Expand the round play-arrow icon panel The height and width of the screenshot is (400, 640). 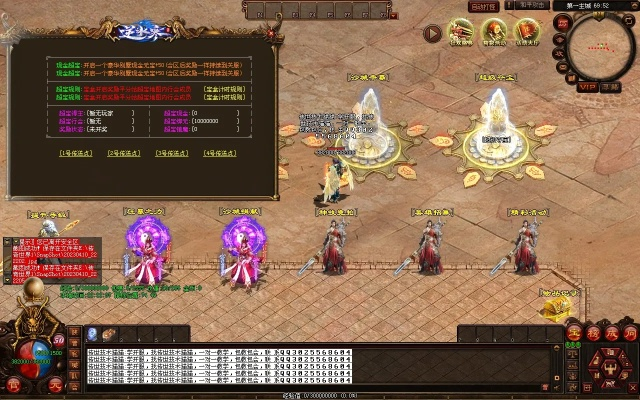(432, 33)
